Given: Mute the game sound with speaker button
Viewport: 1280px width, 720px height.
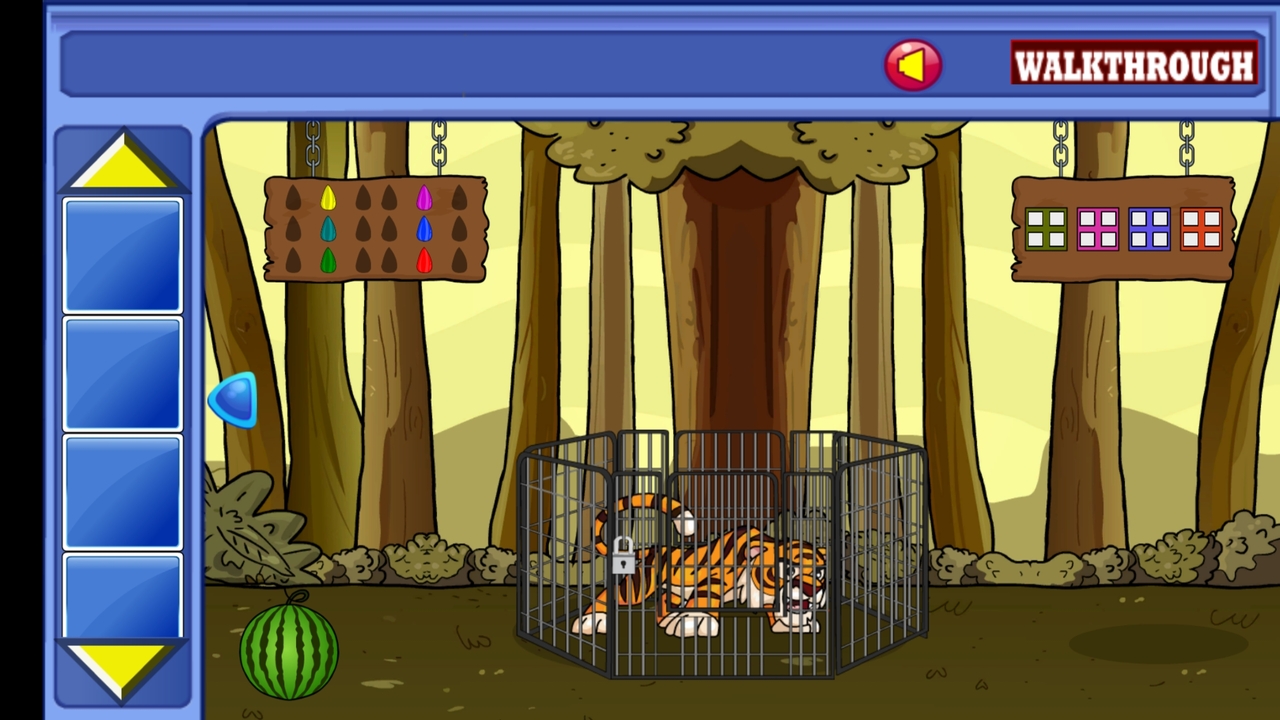Looking at the screenshot, I should tap(912, 64).
